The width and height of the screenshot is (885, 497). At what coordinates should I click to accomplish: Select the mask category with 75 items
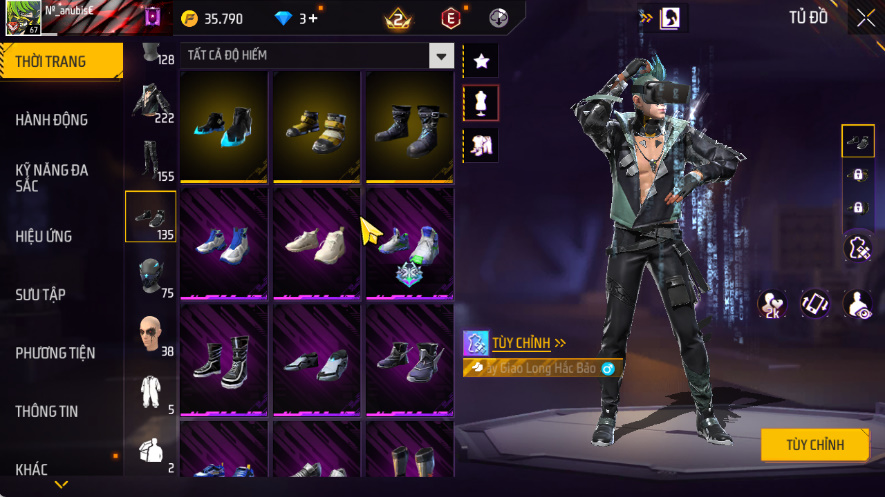pos(152,276)
